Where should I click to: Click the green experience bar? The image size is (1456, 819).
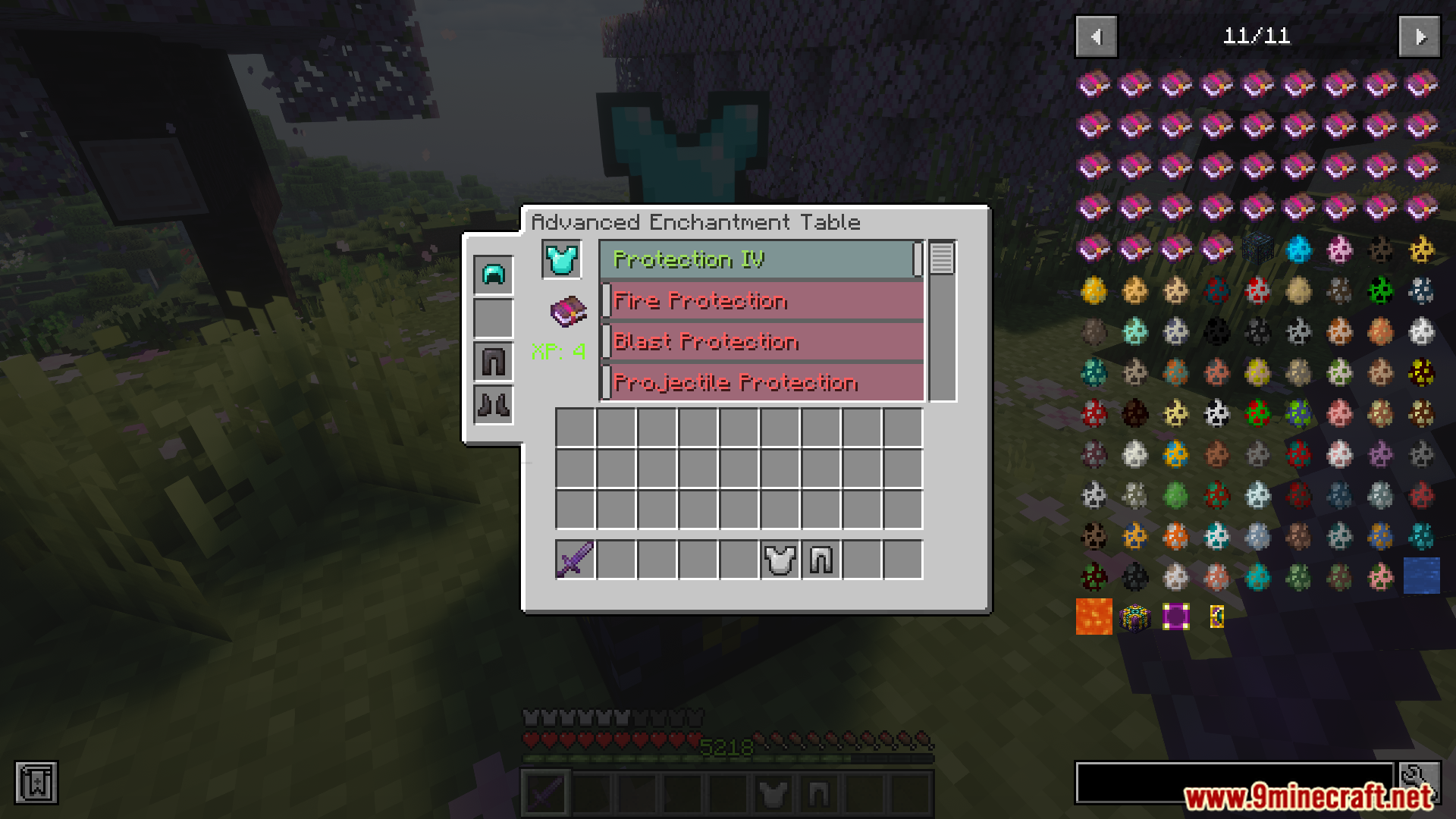[x=728, y=759]
